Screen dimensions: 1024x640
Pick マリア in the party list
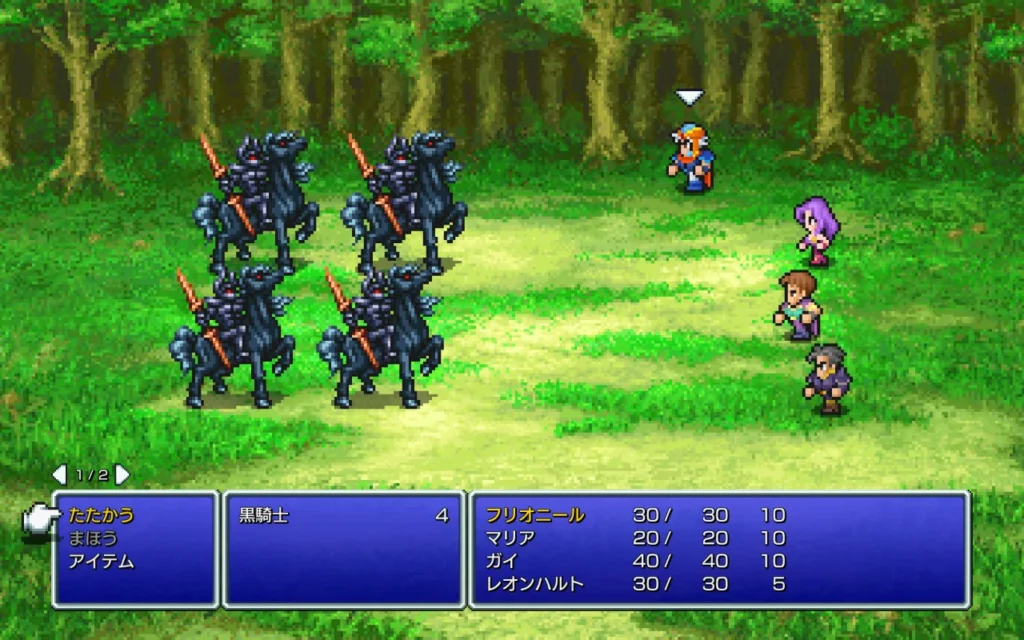pyautogui.click(x=510, y=538)
